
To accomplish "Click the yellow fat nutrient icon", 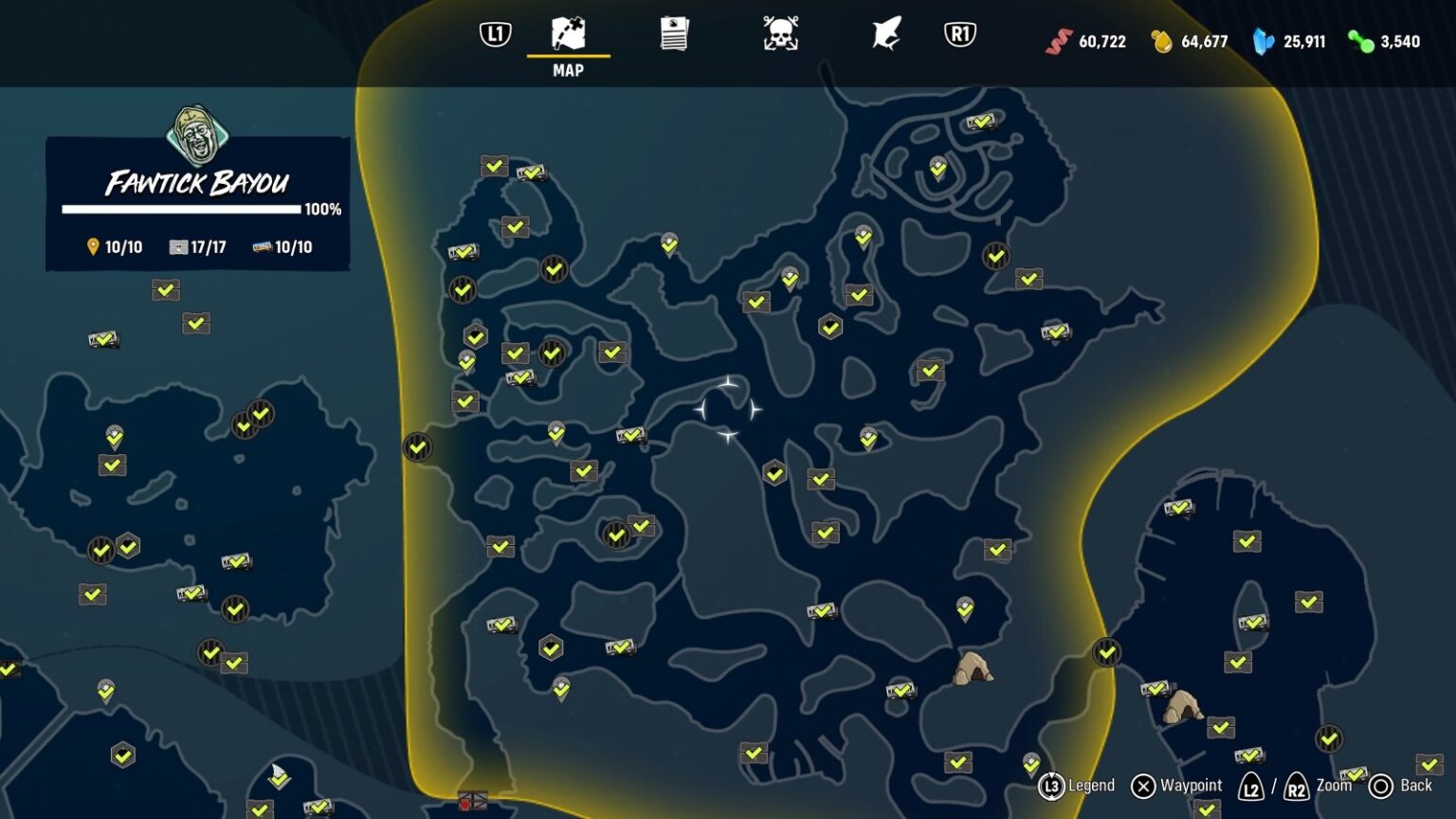I will pyautogui.click(x=1159, y=42).
